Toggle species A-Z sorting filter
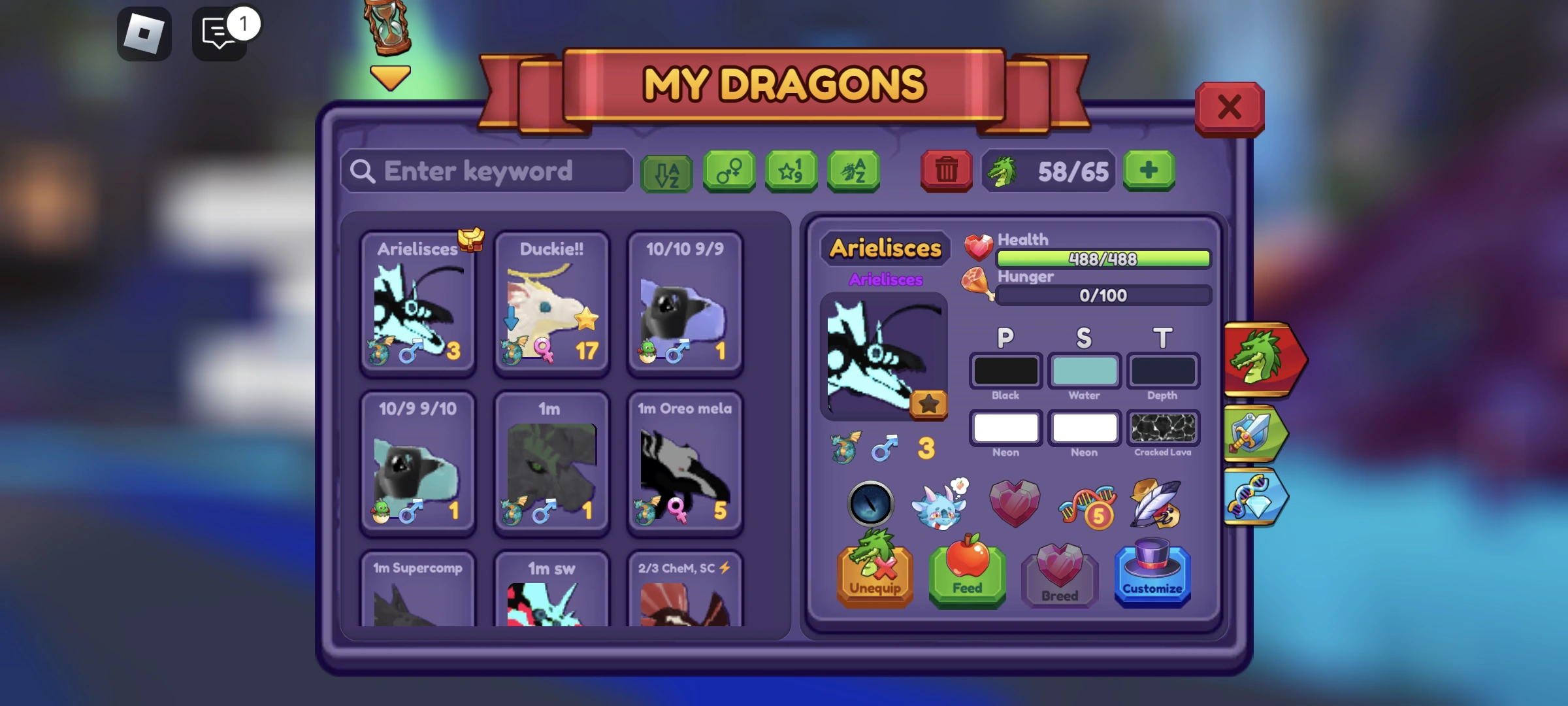The image size is (1568, 706). (x=854, y=171)
